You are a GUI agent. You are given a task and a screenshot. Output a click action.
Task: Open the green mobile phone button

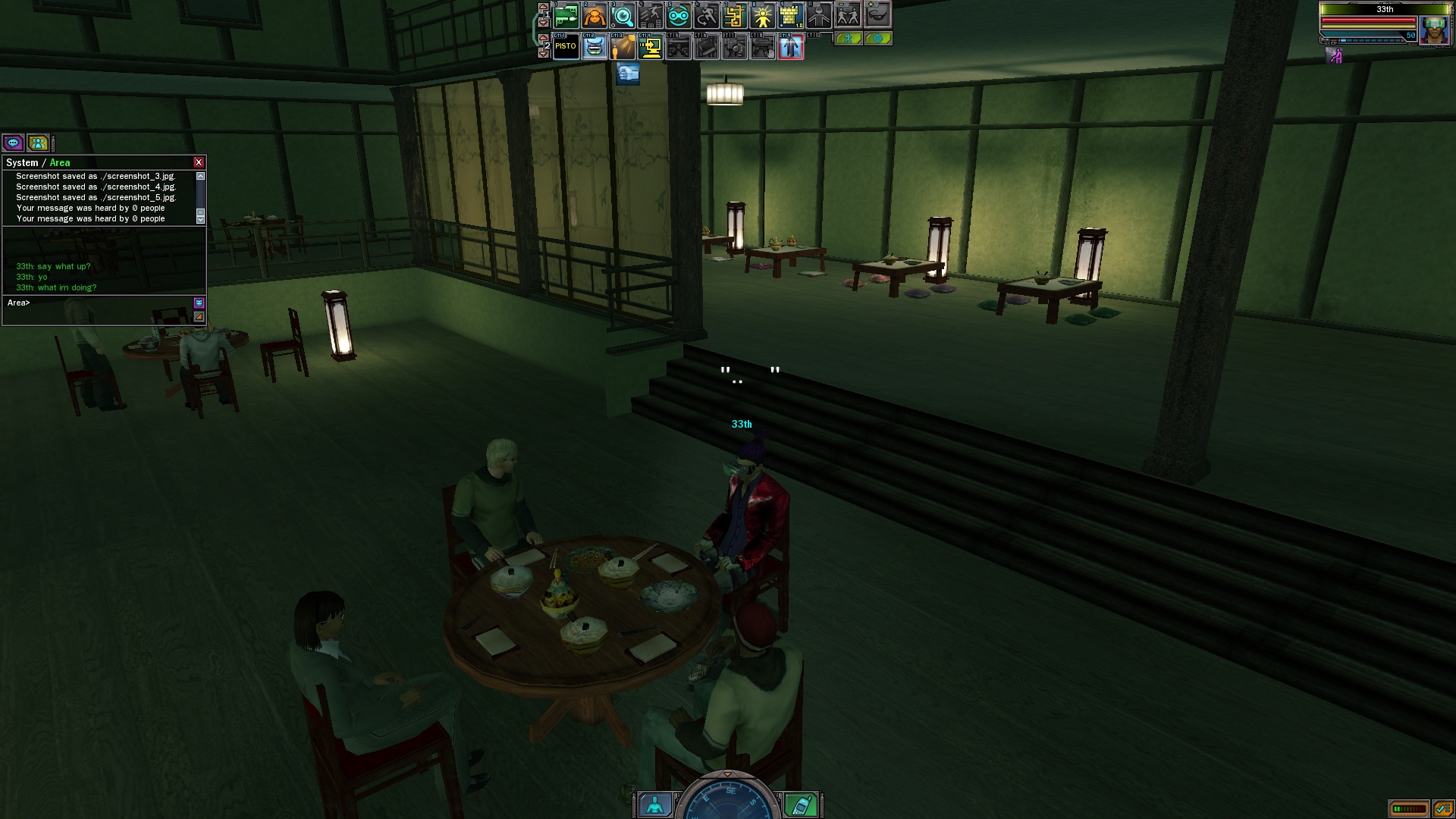pos(802,804)
